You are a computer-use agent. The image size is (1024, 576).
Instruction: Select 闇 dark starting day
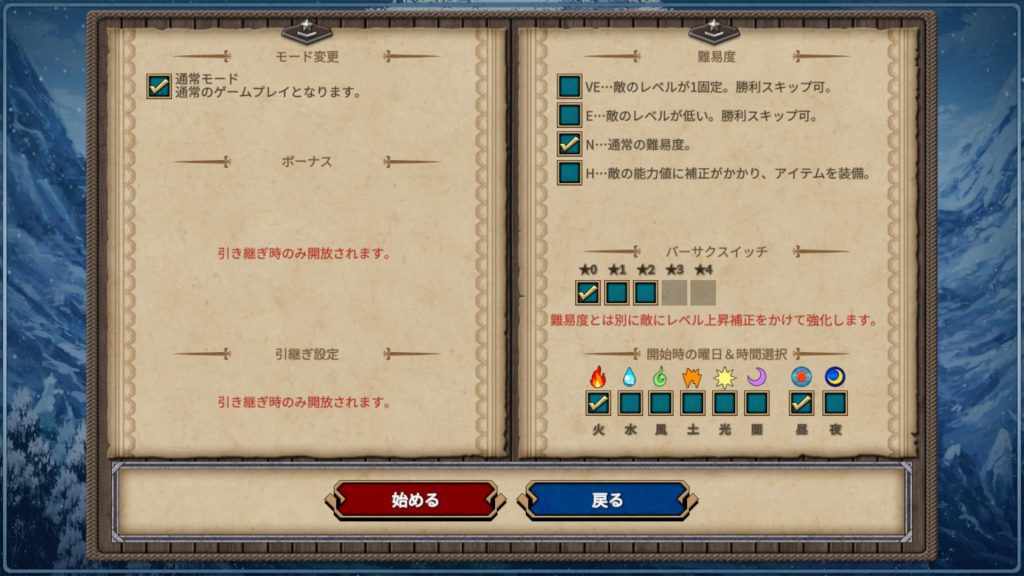[x=757, y=403]
